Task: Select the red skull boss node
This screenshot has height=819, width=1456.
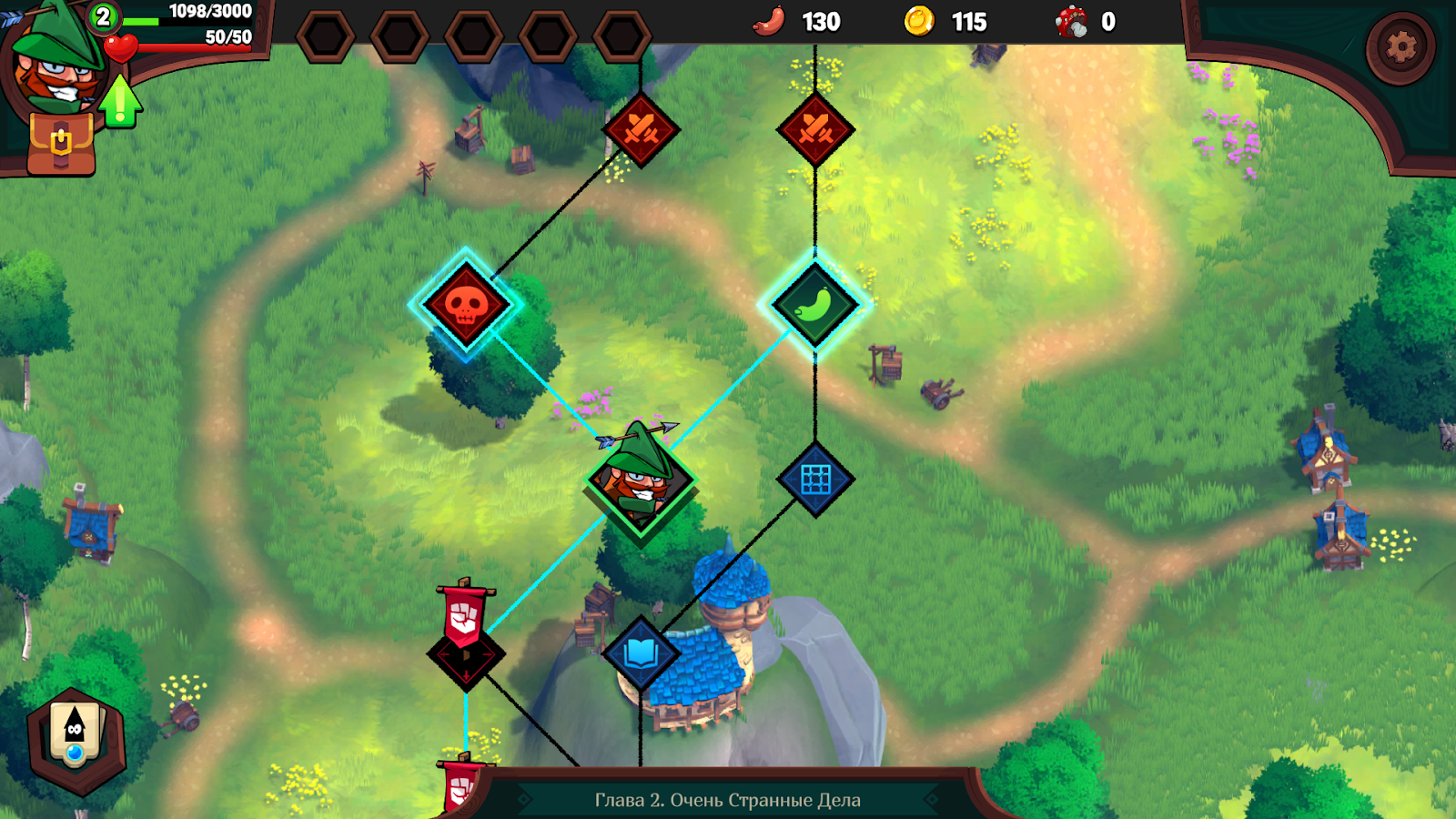Action: [466, 305]
